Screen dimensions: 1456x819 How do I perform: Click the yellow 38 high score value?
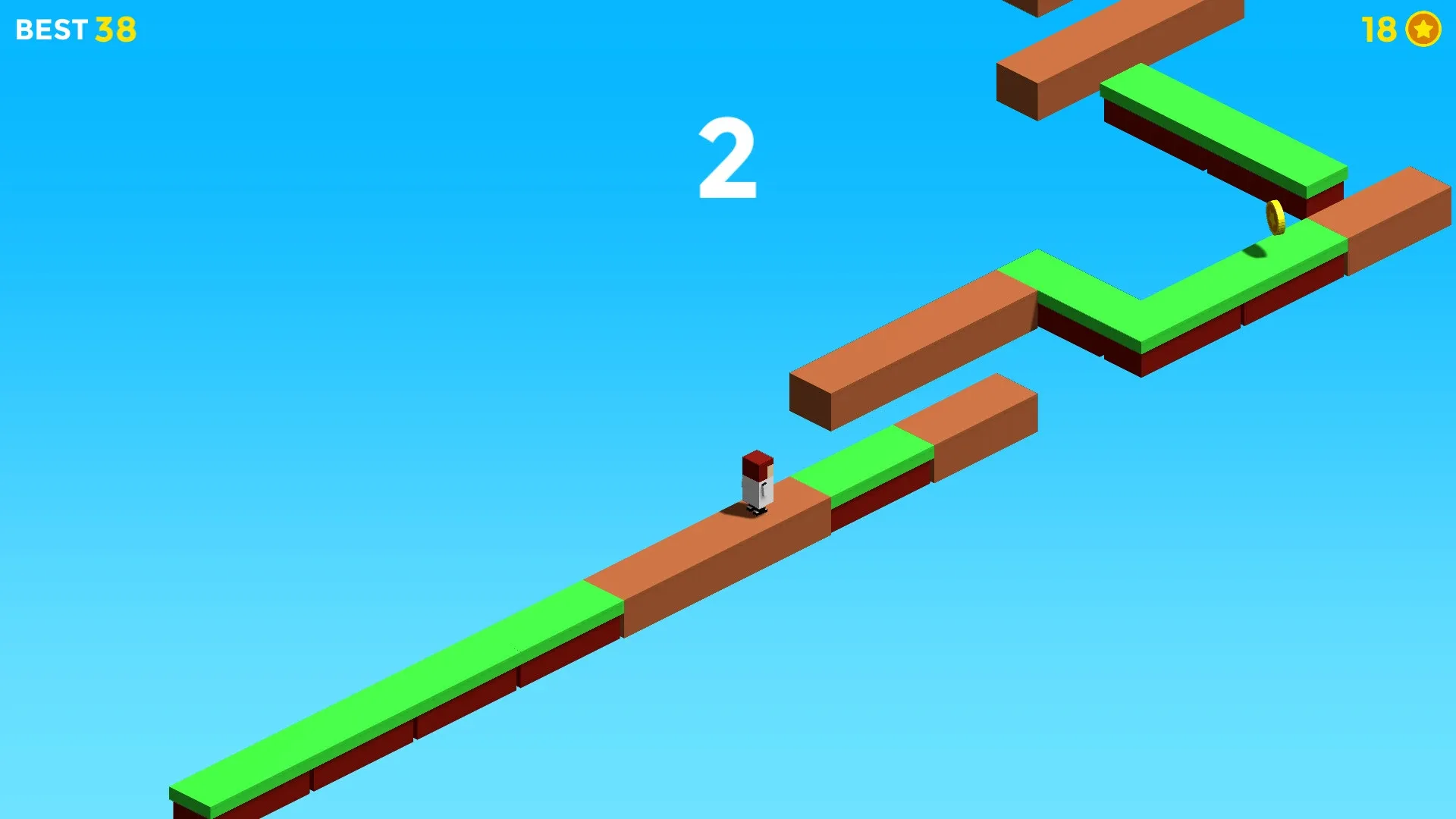click(115, 30)
